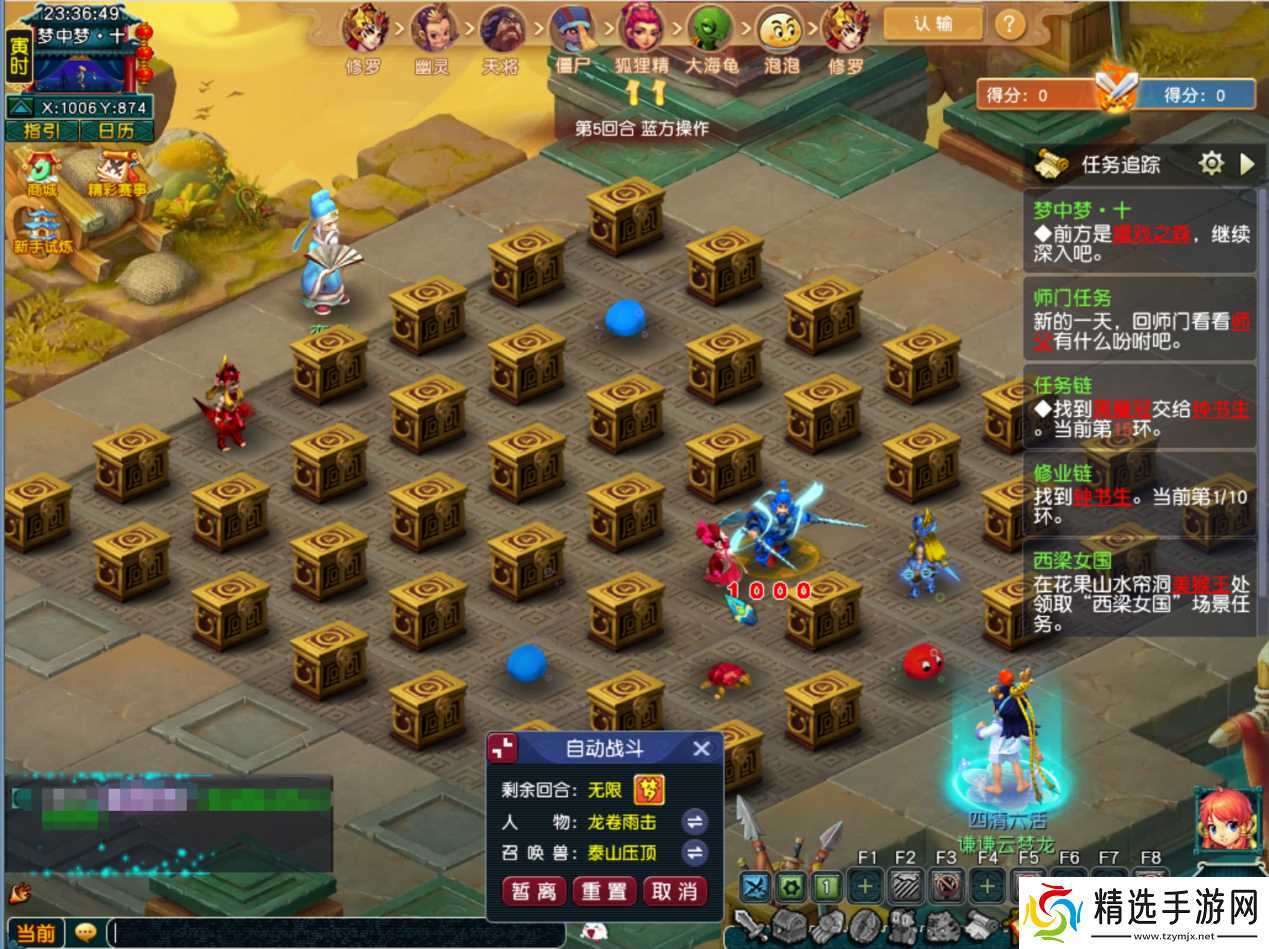The height and width of the screenshot is (949, 1269).
Task: Click the 认输 surrender button
Action: click(932, 24)
